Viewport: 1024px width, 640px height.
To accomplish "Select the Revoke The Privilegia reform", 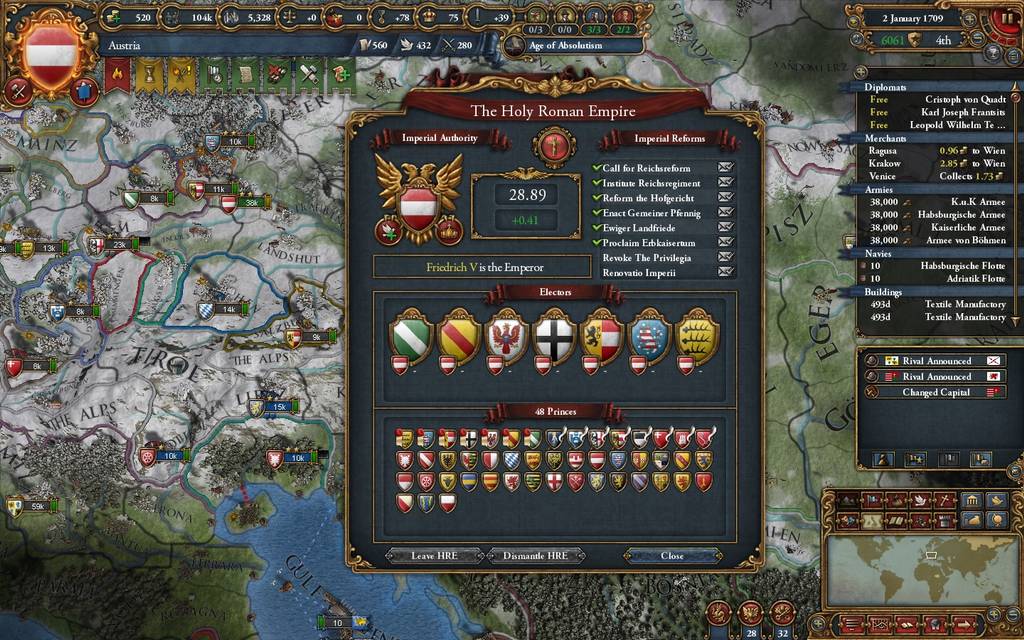I will point(647,257).
